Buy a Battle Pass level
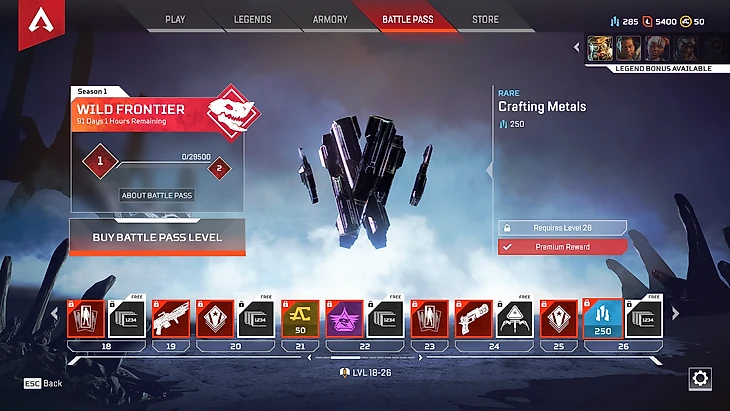Screen dimensions: 730x411 [157, 238]
